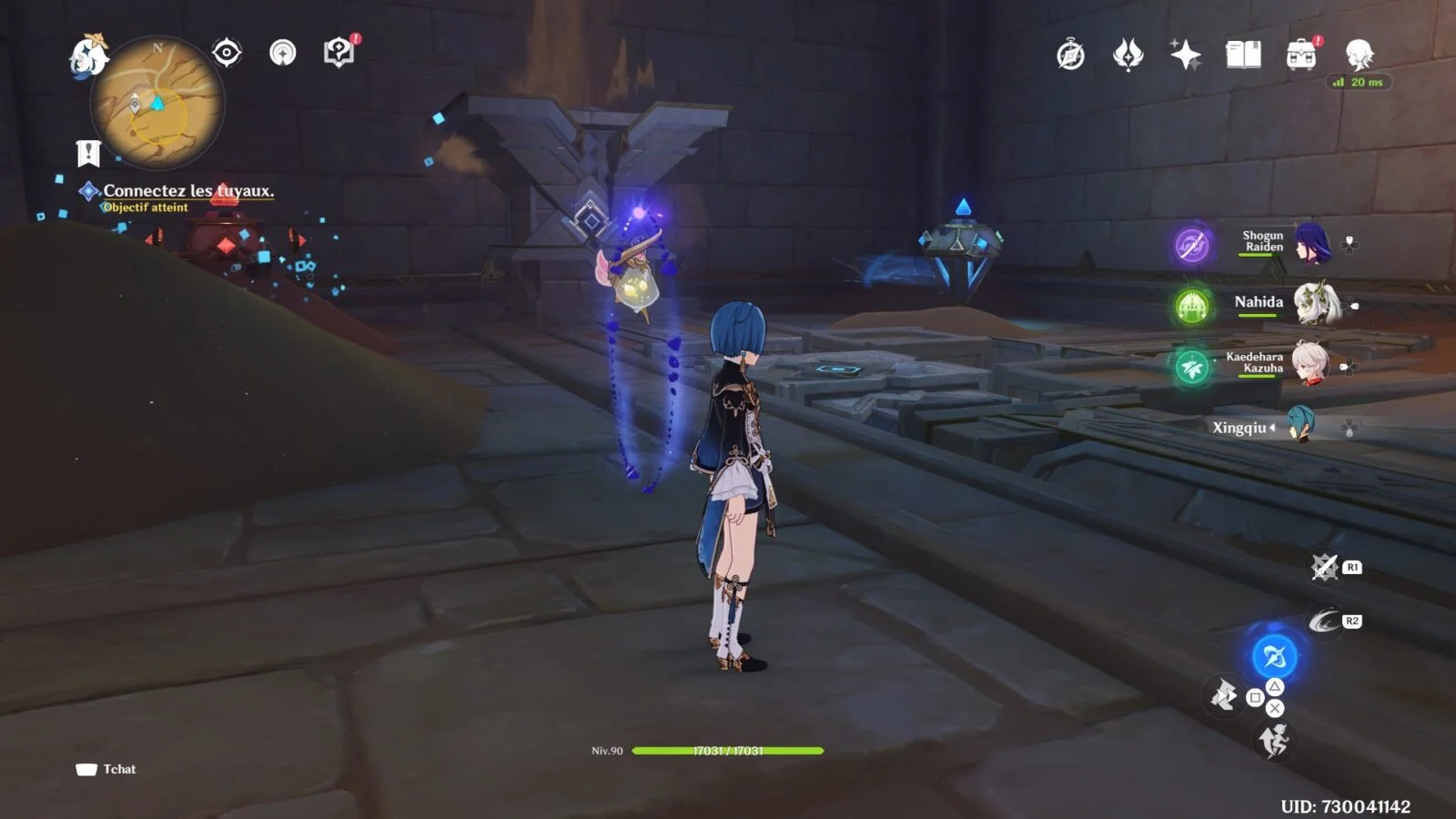
Task: Open the battle pass winged emblem icon
Action: [1127, 56]
